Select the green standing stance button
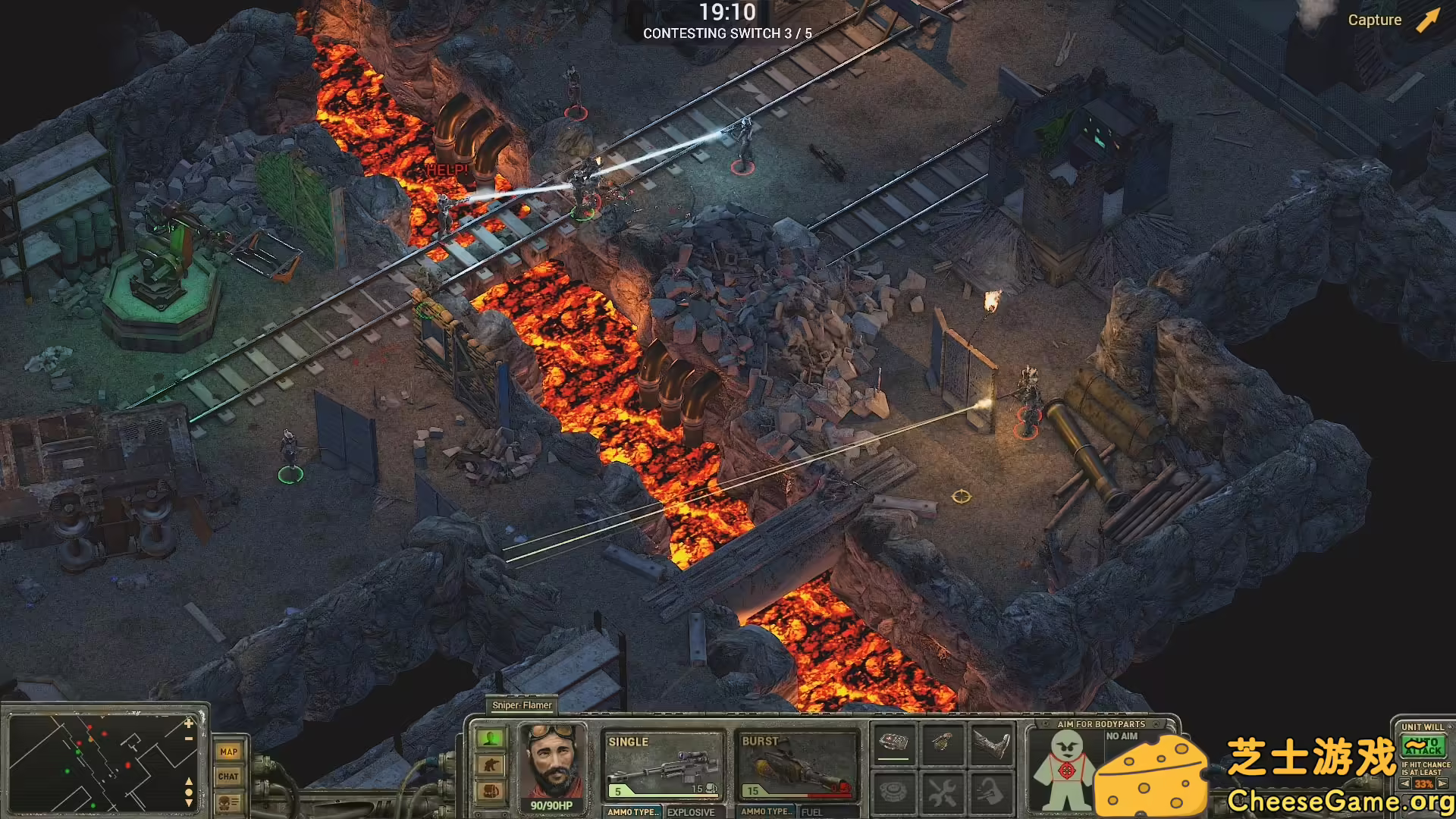The height and width of the screenshot is (819, 1456). point(491,738)
